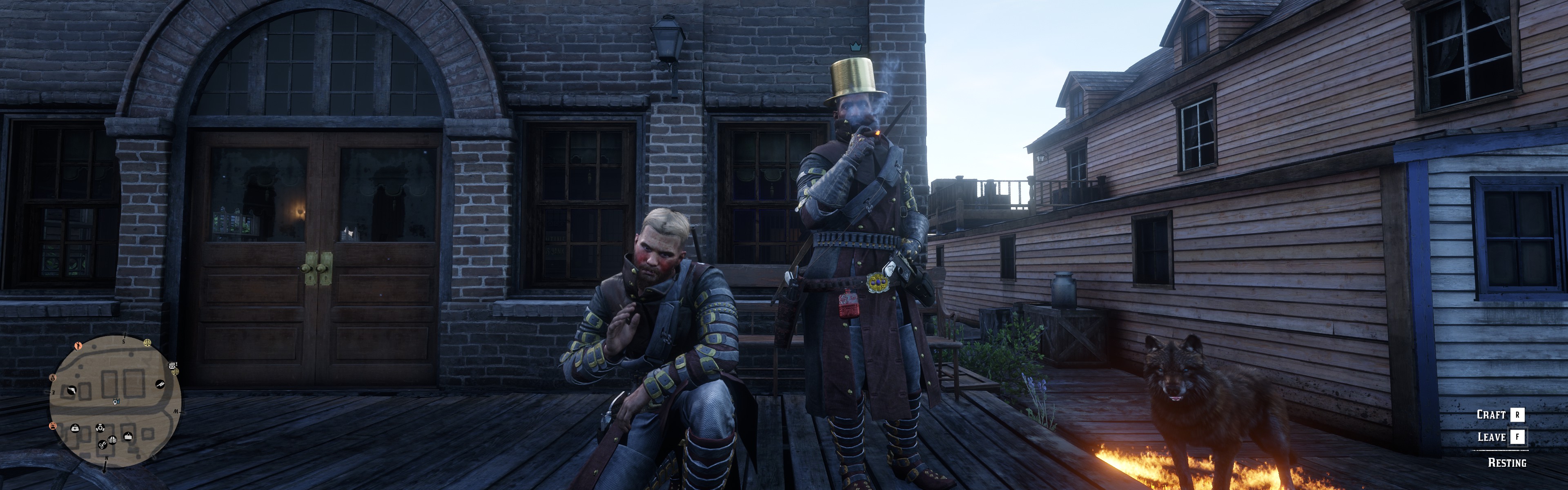This screenshot has width=1568, height=490.
Task: Click the butcher cleaver map marker
Action: click(x=160, y=384)
